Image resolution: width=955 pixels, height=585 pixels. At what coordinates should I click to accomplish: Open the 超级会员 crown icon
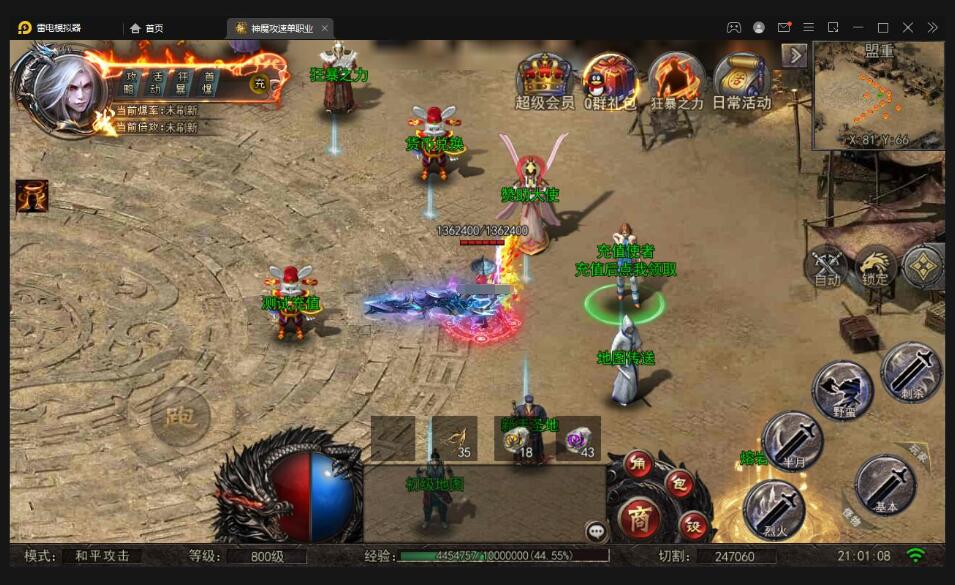pyautogui.click(x=544, y=76)
